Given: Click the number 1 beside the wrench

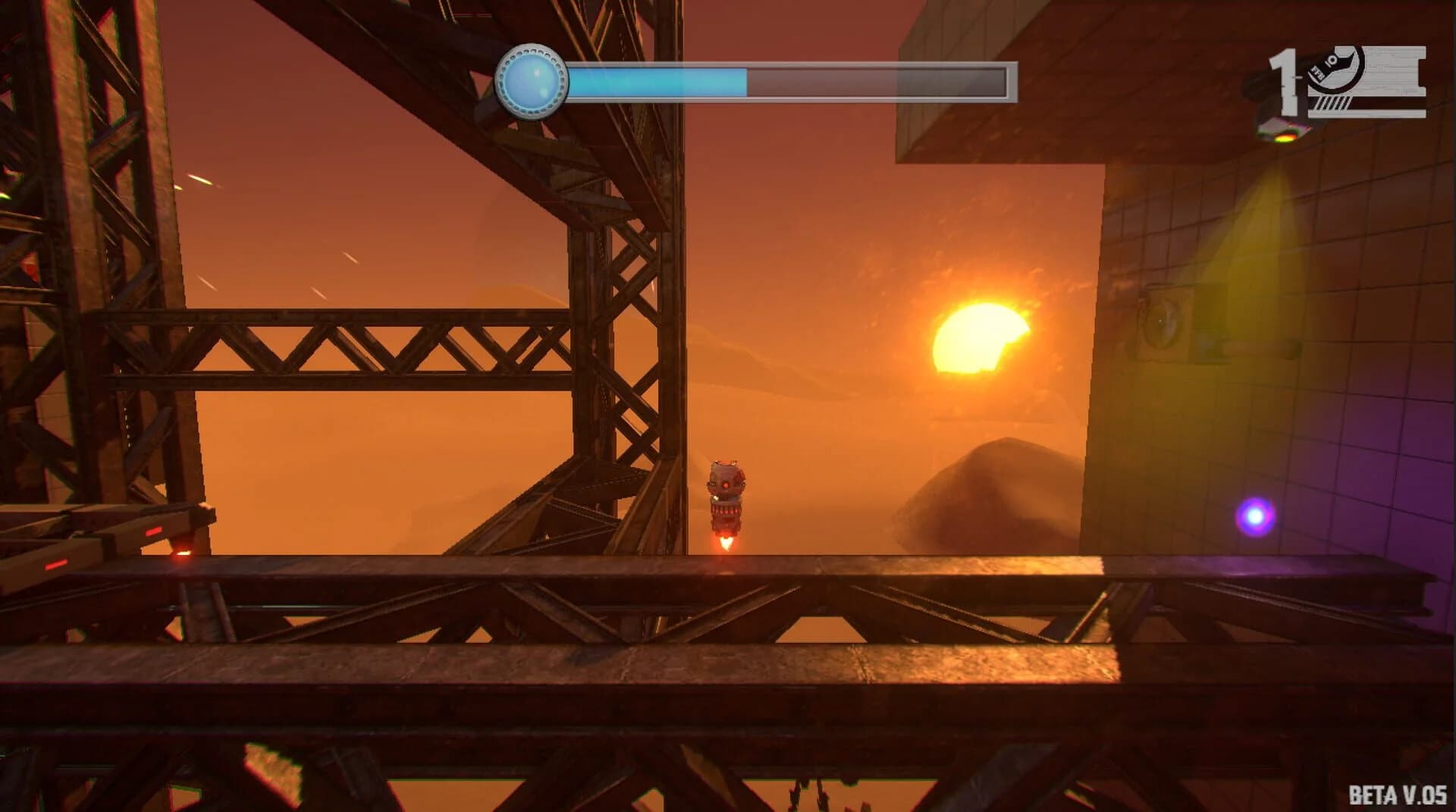Looking at the screenshot, I should pos(1287,81).
